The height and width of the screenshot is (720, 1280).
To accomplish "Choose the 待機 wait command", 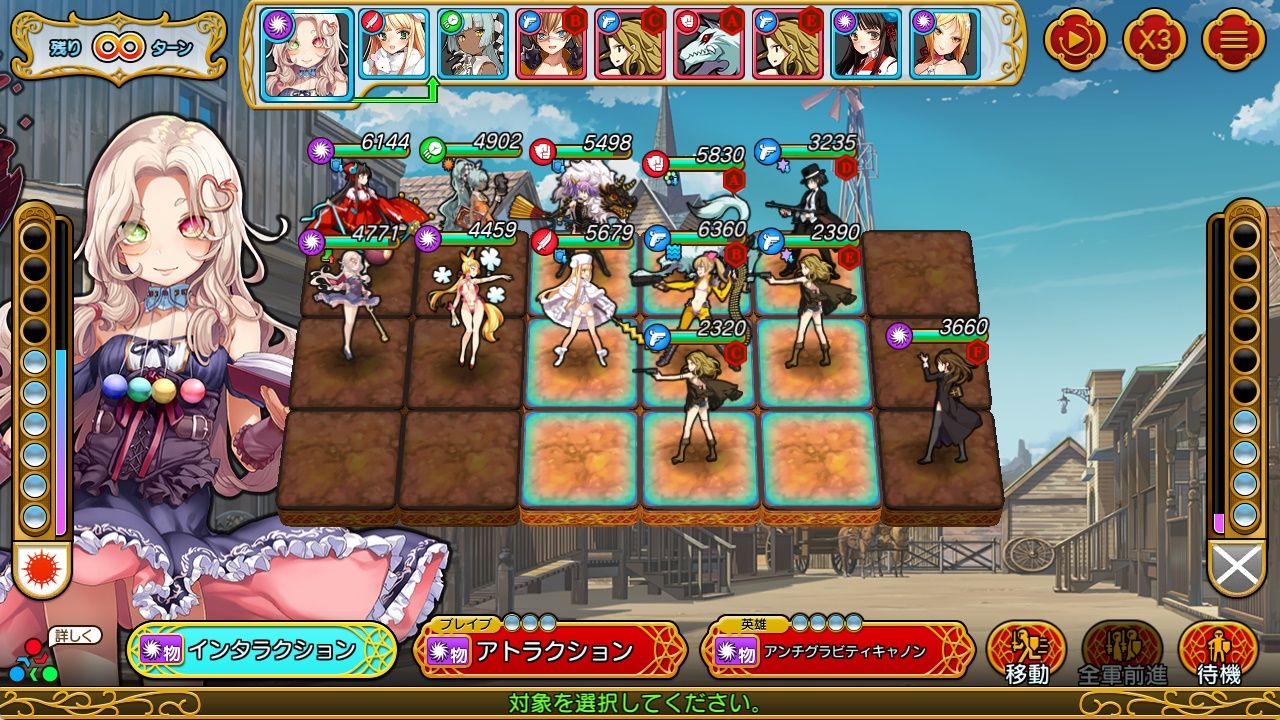I will coord(1218,651).
